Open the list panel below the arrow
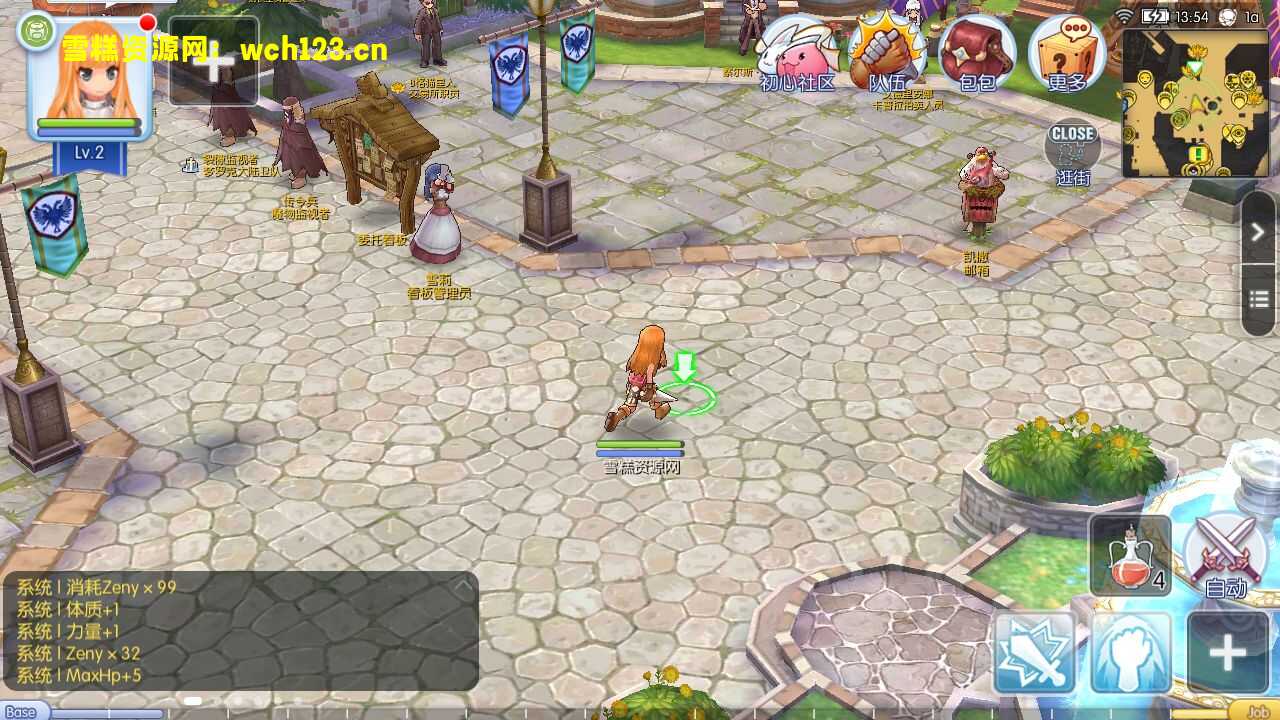The image size is (1280, 720). pyautogui.click(x=1258, y=299)
